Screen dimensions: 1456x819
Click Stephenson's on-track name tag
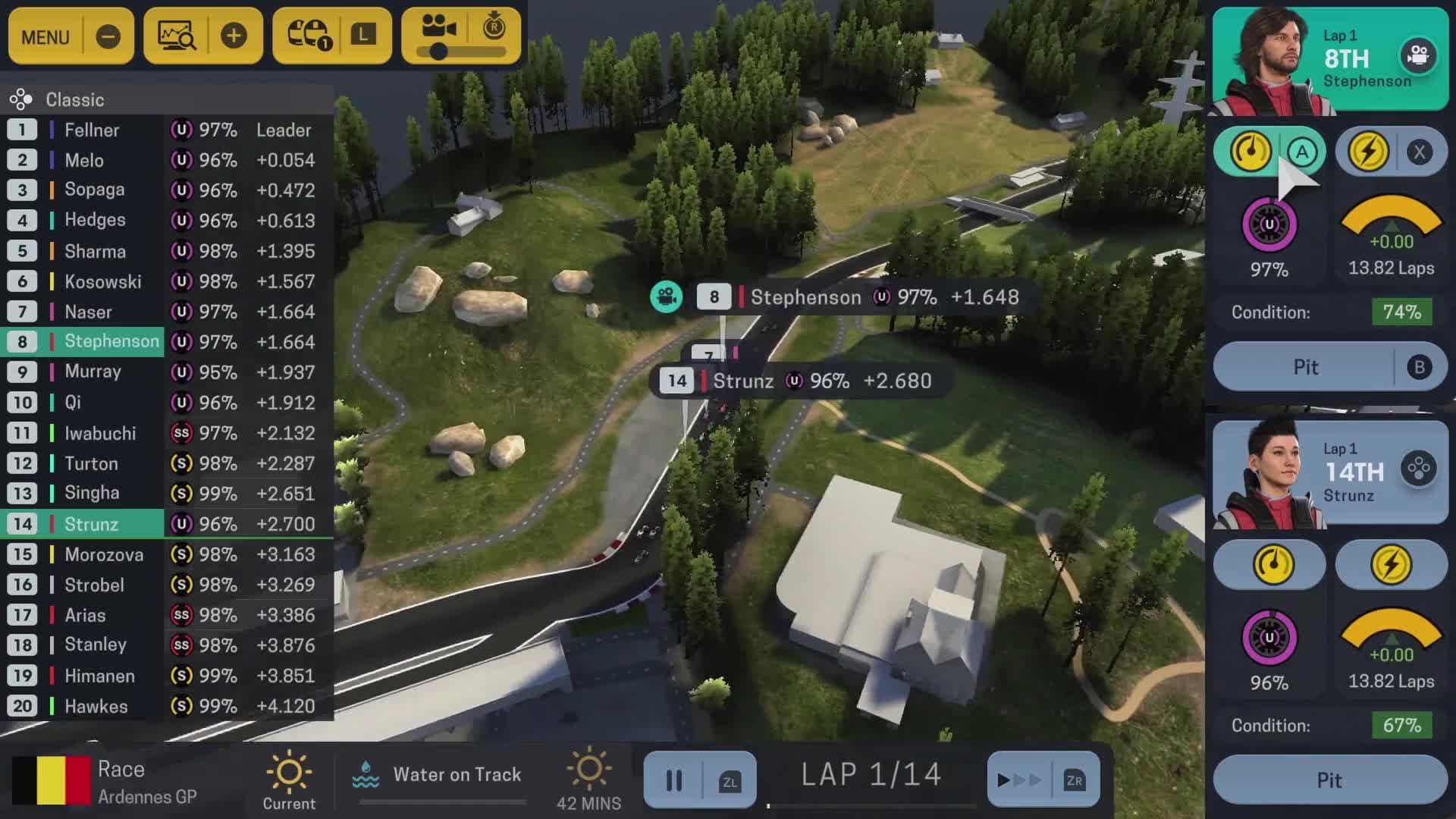point(805,297)
